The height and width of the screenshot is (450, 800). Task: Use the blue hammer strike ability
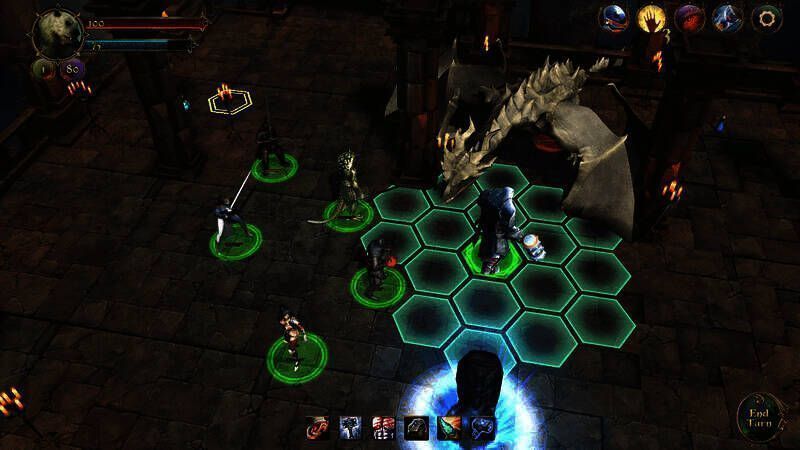click(x=350, y=430)
